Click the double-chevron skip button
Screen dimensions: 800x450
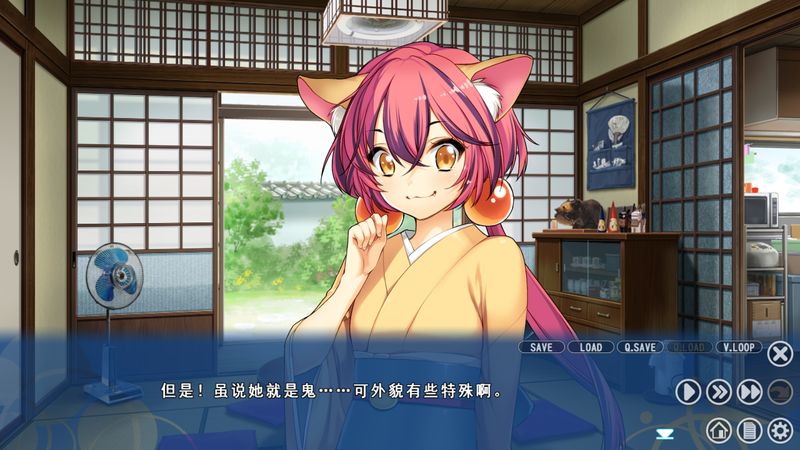click(719, 392)
